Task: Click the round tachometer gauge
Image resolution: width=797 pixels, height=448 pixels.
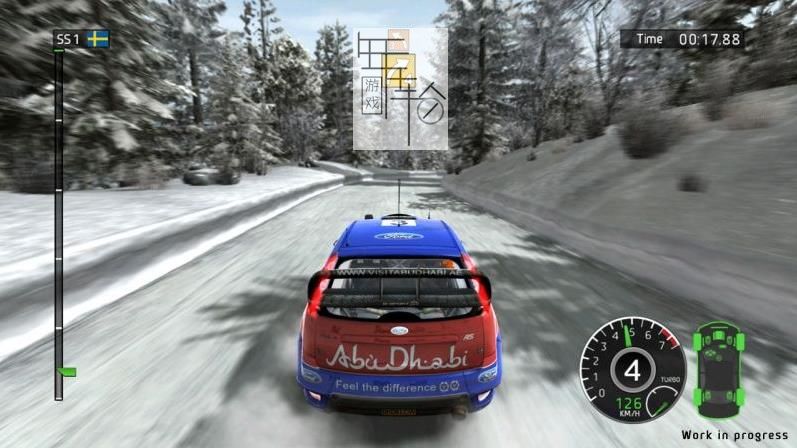Action: [632, 368]
